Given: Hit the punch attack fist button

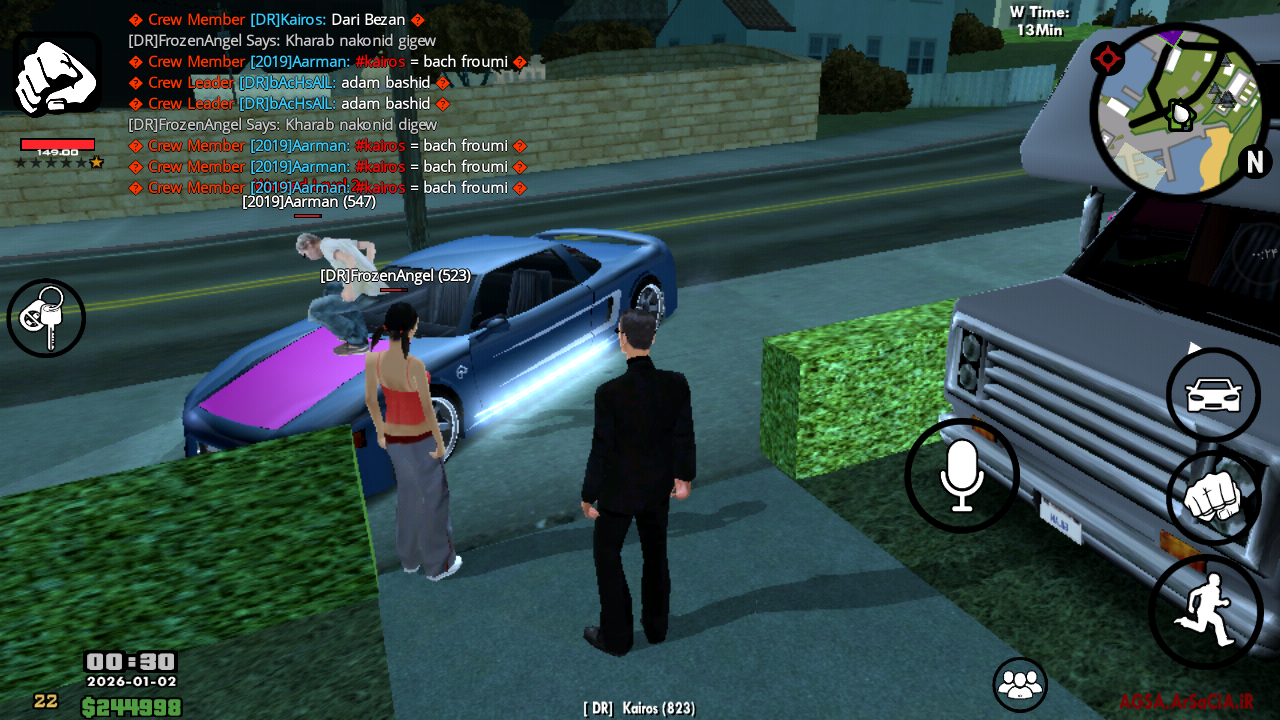Looking at the screenshot, I should (x=1213, y=497).
